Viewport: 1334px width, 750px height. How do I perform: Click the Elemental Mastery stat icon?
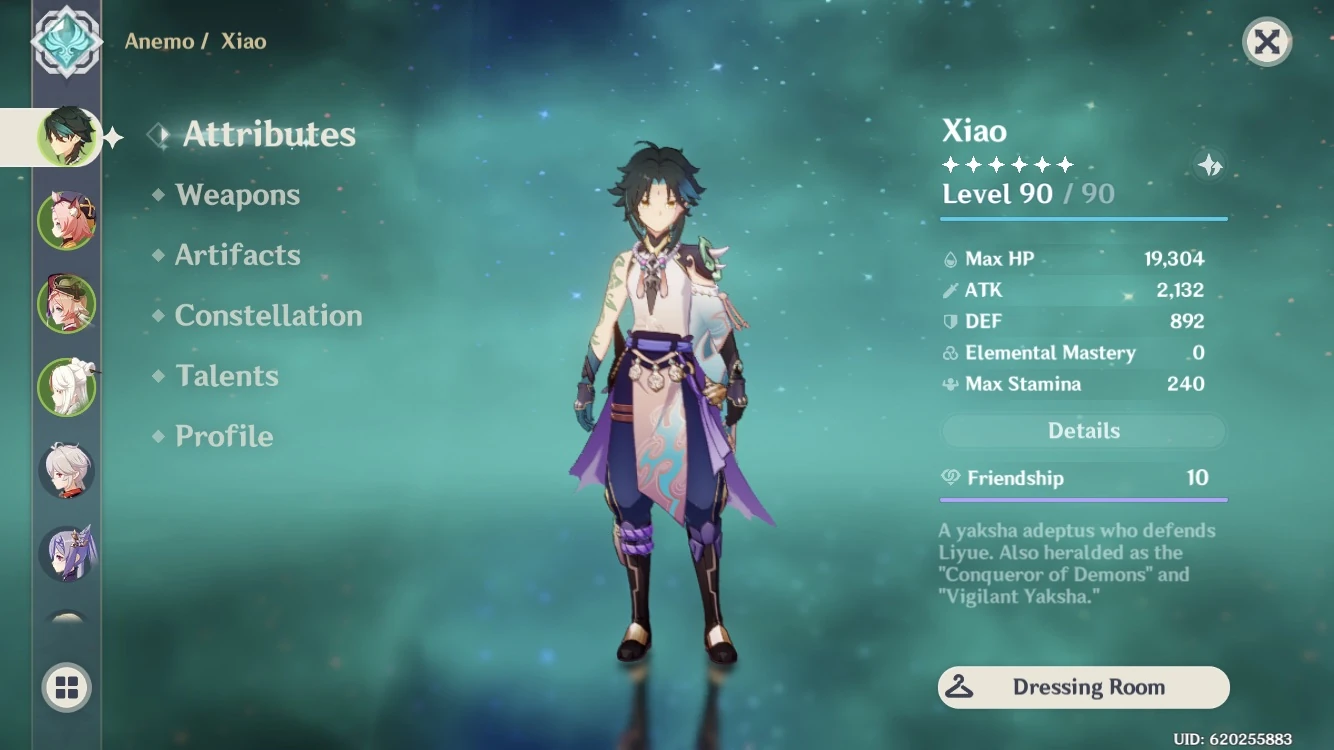(x=949, y=352)
